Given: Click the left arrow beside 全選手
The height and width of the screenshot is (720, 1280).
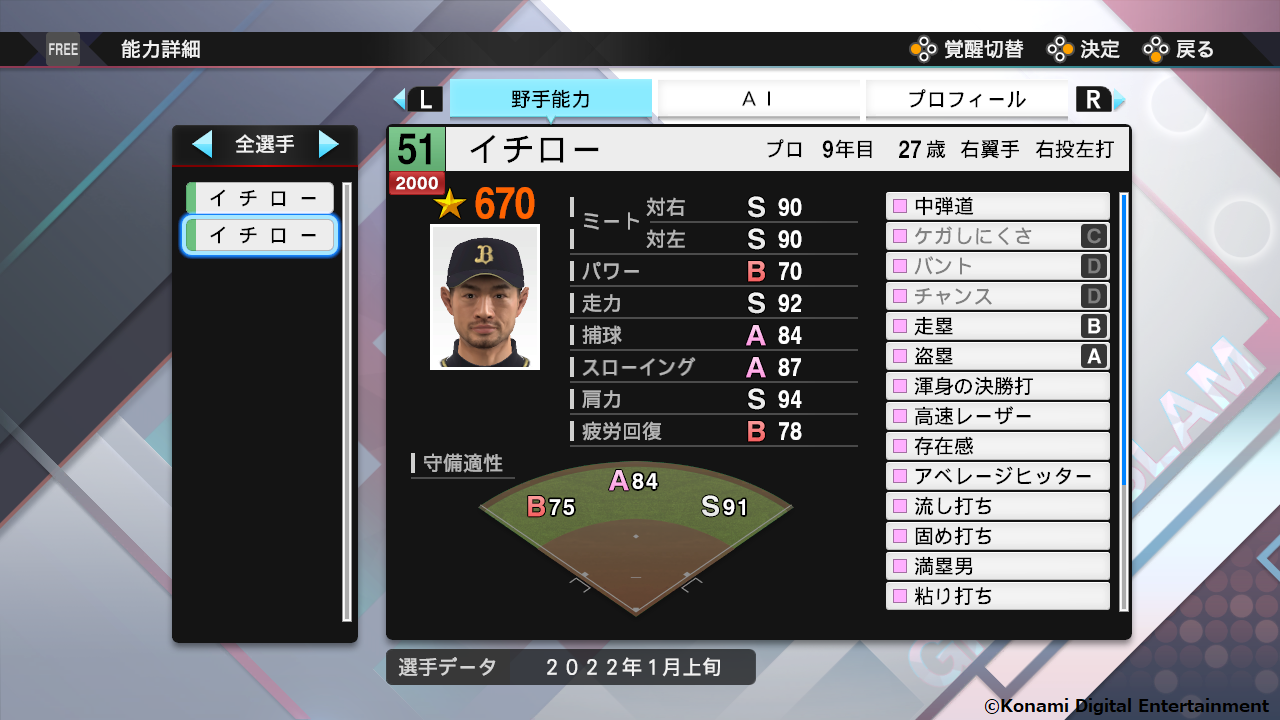Looking at the screenshot, I should (x=202, y=144).
